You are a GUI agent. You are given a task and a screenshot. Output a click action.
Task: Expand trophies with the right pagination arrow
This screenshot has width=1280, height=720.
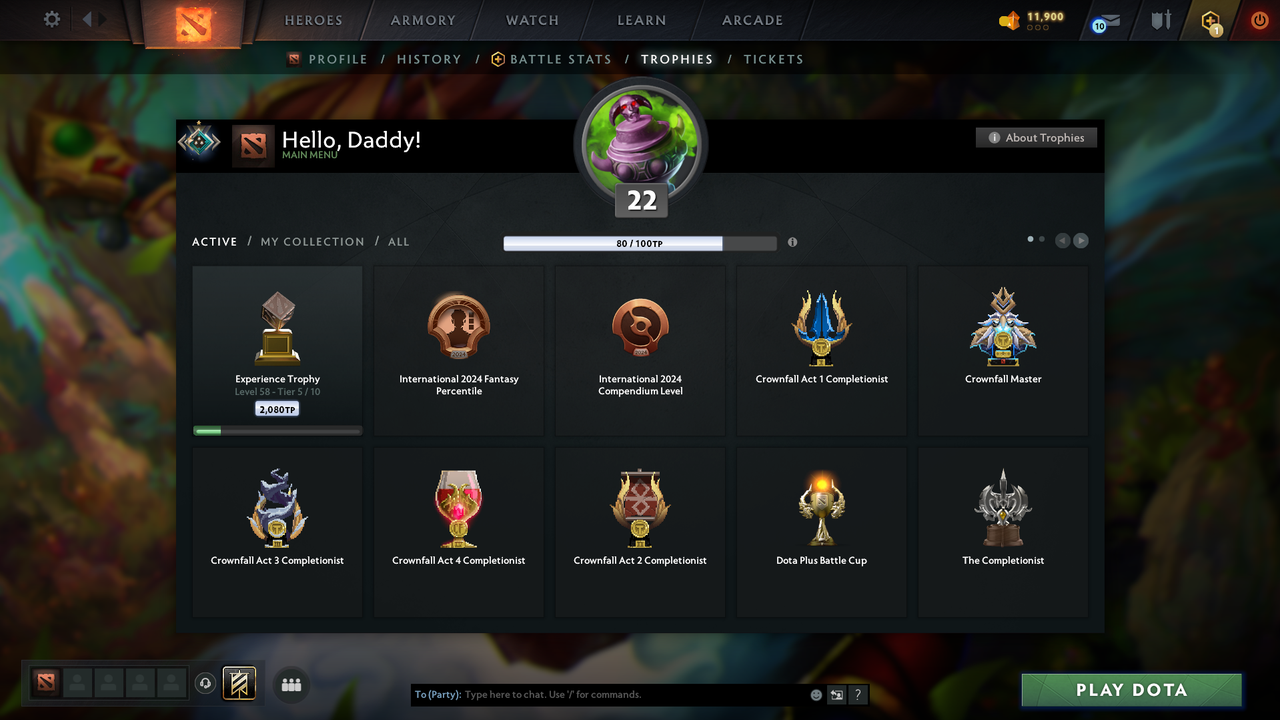(x=1081, y=240)
